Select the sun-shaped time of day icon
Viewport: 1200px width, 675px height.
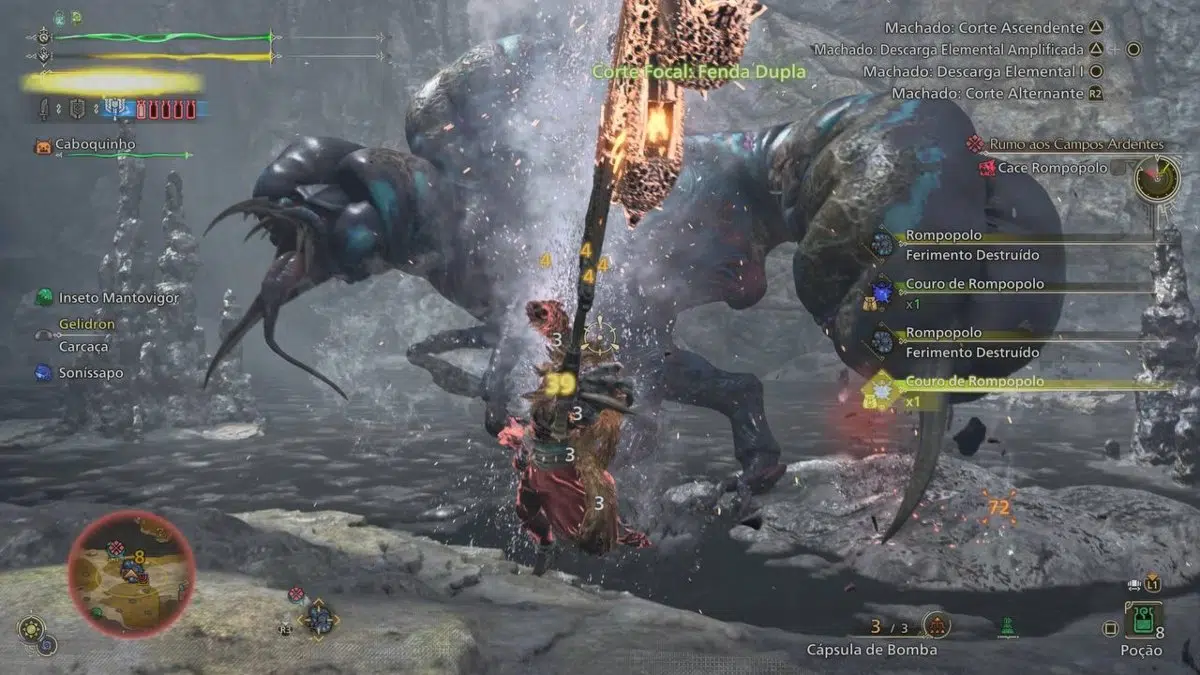[x=29, y=629]
